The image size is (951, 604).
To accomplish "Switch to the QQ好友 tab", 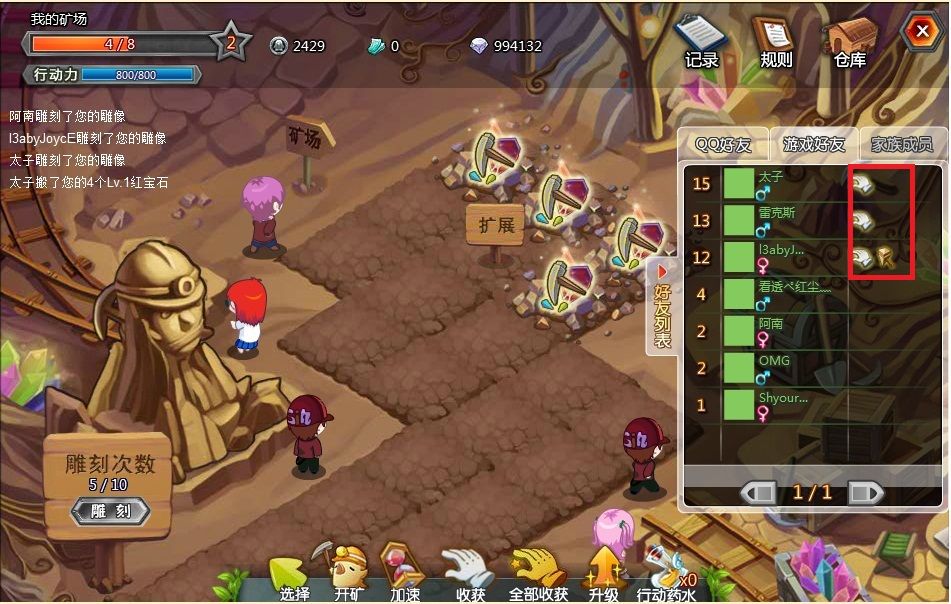I will (723, 145).
